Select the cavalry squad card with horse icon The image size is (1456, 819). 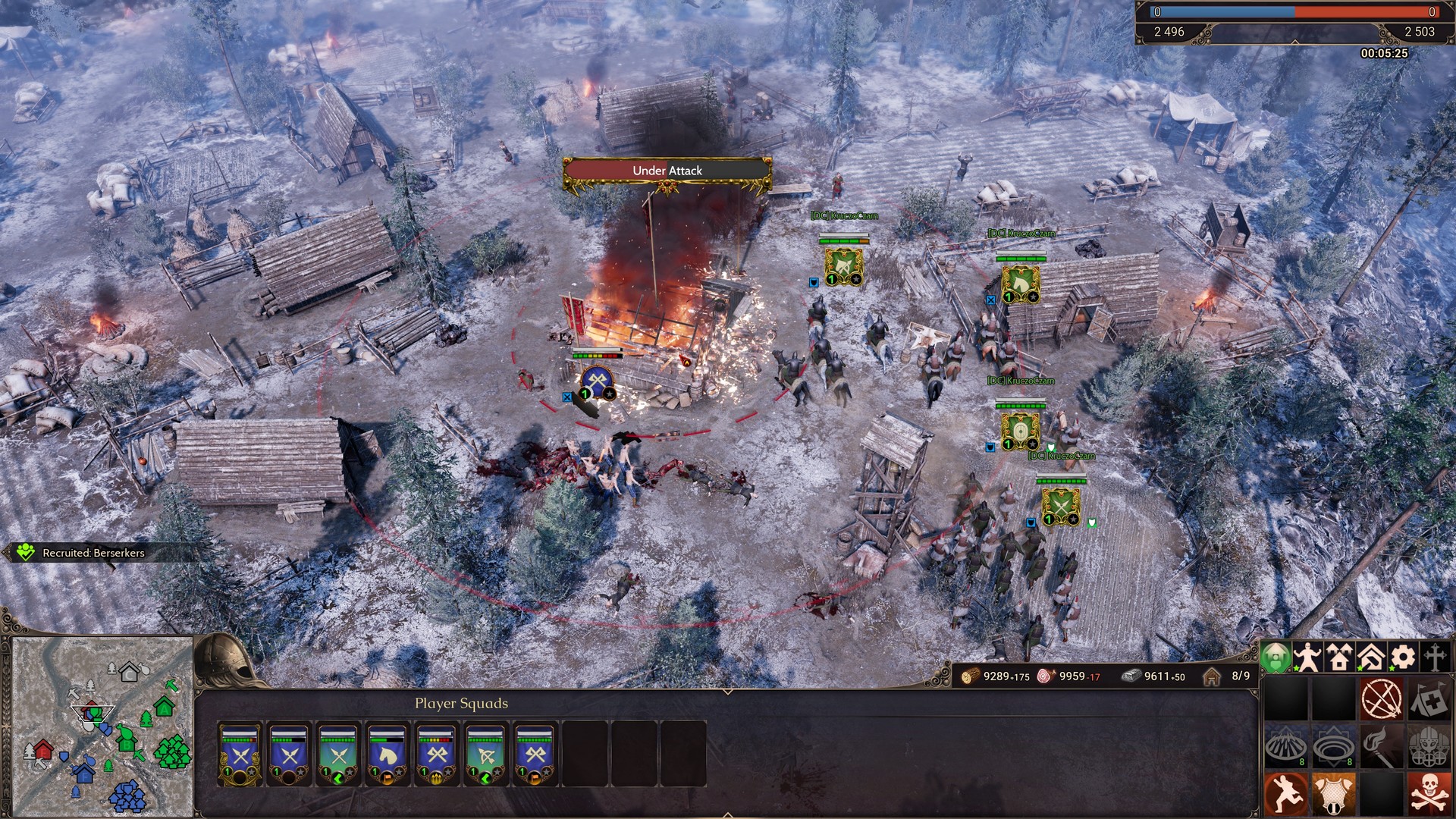pos(387,755)
